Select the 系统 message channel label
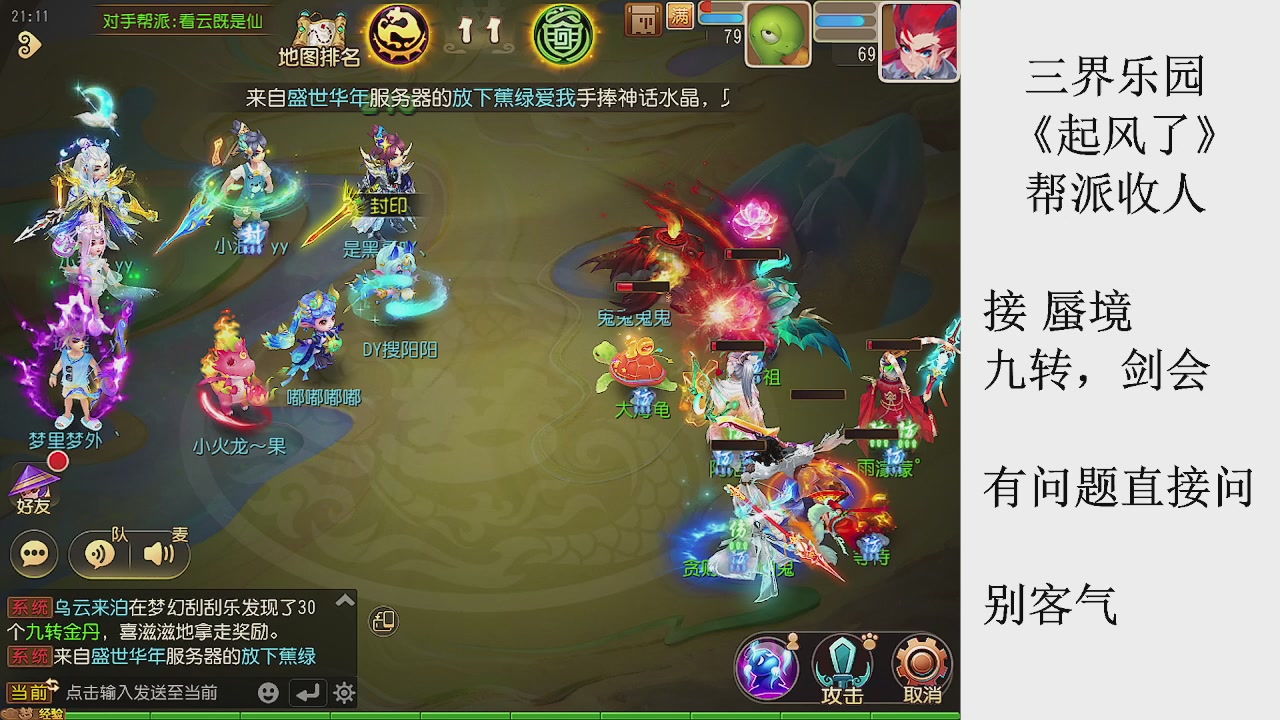This screenshot has height=720, width=1280. [x=30, y=605]
